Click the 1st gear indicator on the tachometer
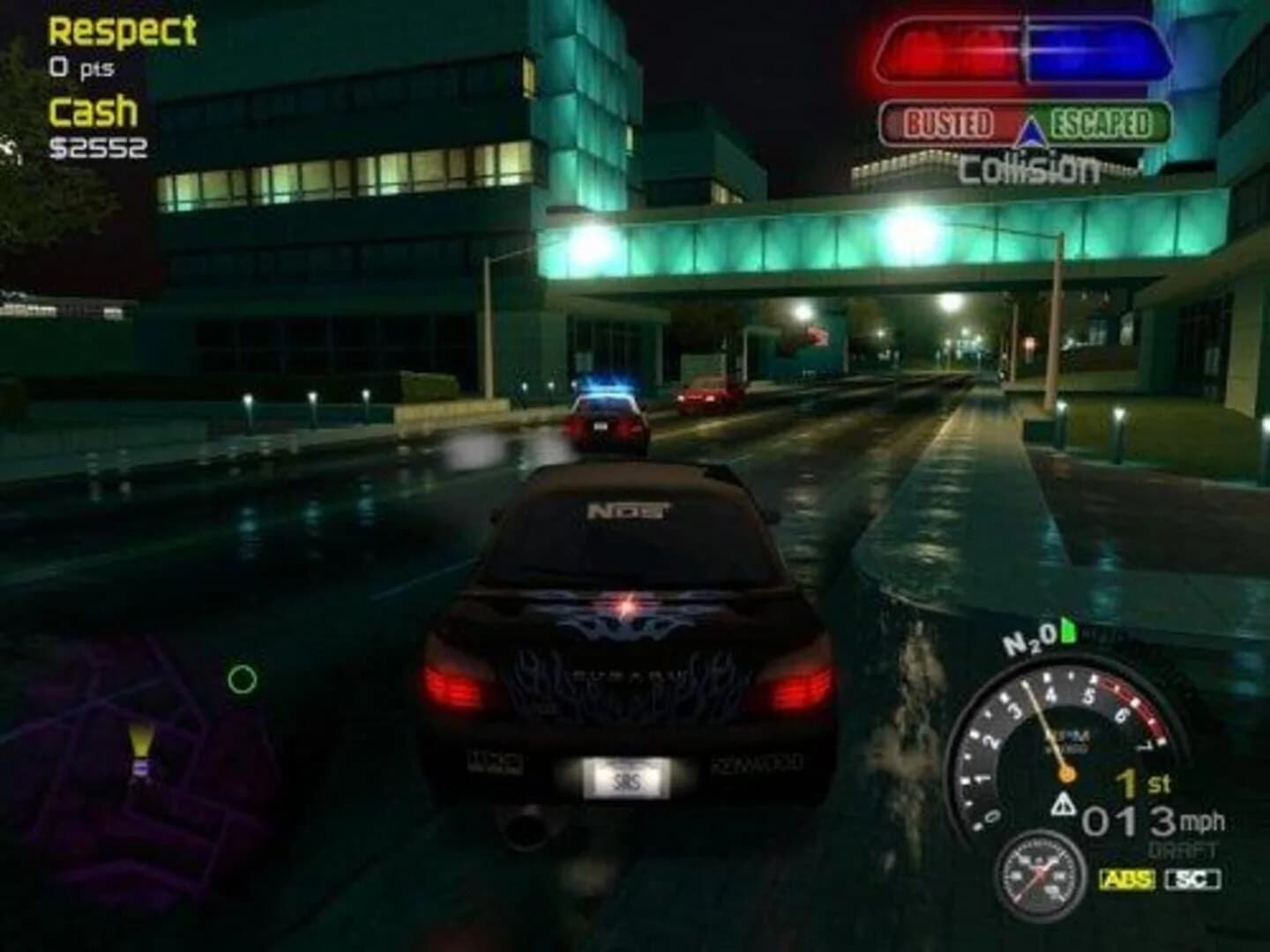The width and height of the screenshot is (1270, 952). pyautogui.click(x=1141, y=781)
